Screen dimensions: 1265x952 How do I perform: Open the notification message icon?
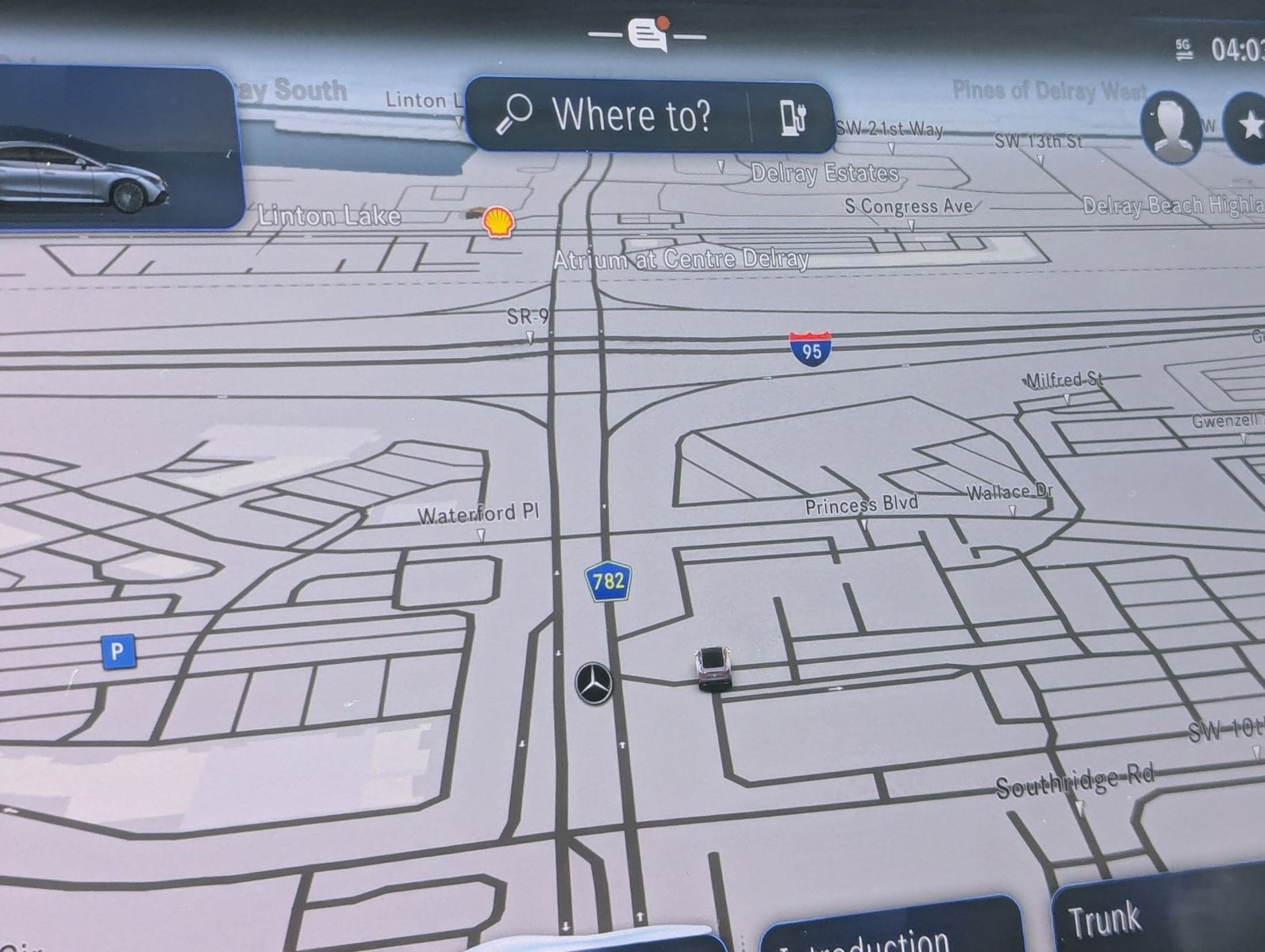(x=648, y=35)
